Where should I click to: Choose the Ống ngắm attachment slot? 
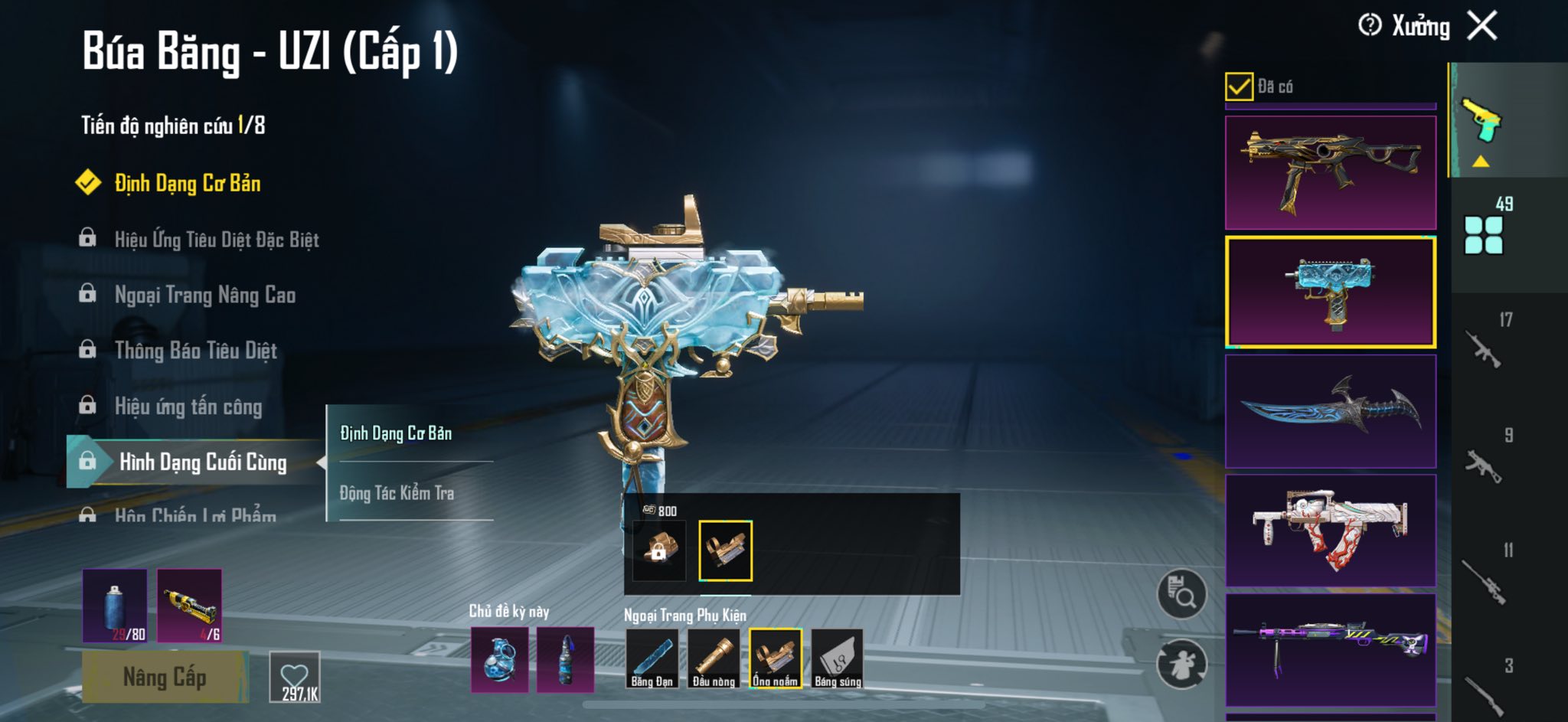point(775,658)
